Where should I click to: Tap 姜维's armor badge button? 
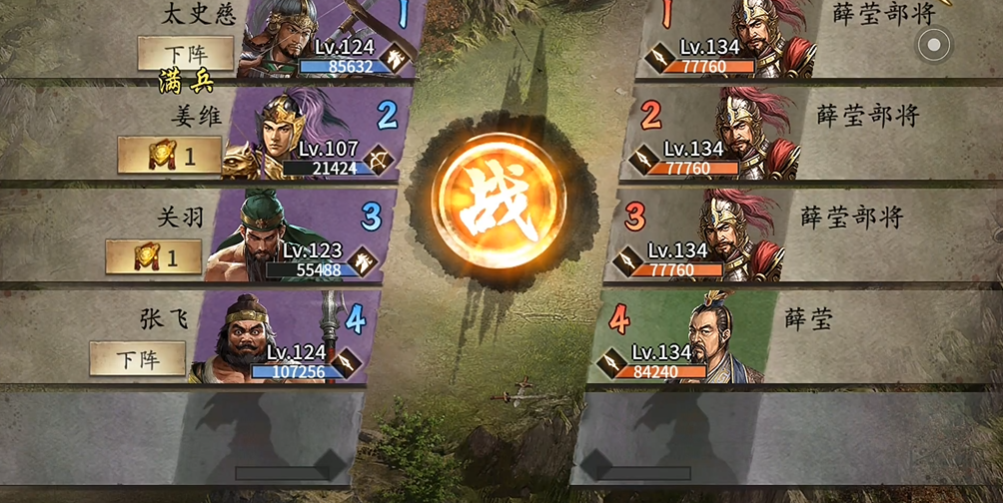pos(169,155)
